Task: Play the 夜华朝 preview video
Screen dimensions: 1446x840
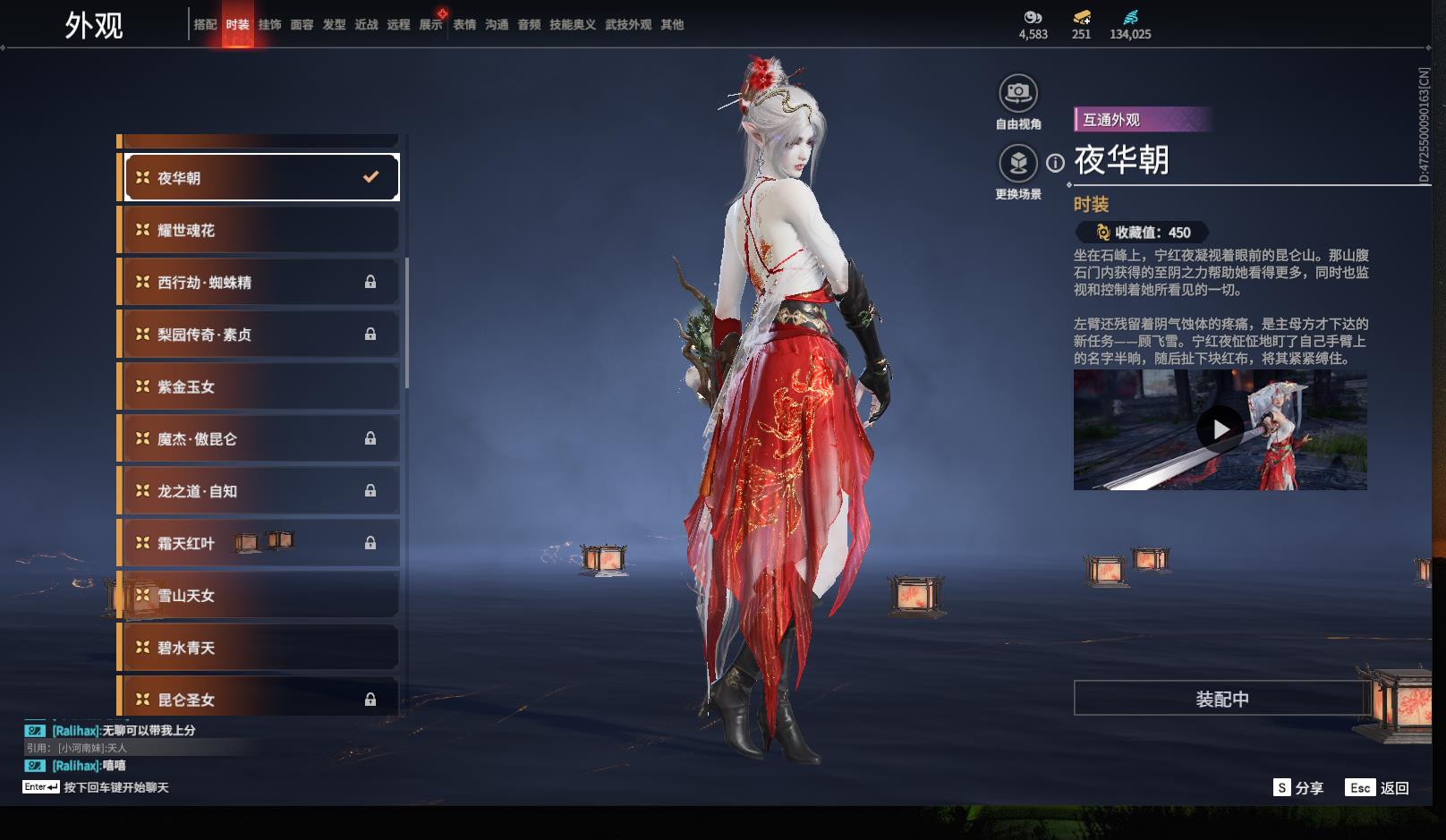Action: (1220, 430)
